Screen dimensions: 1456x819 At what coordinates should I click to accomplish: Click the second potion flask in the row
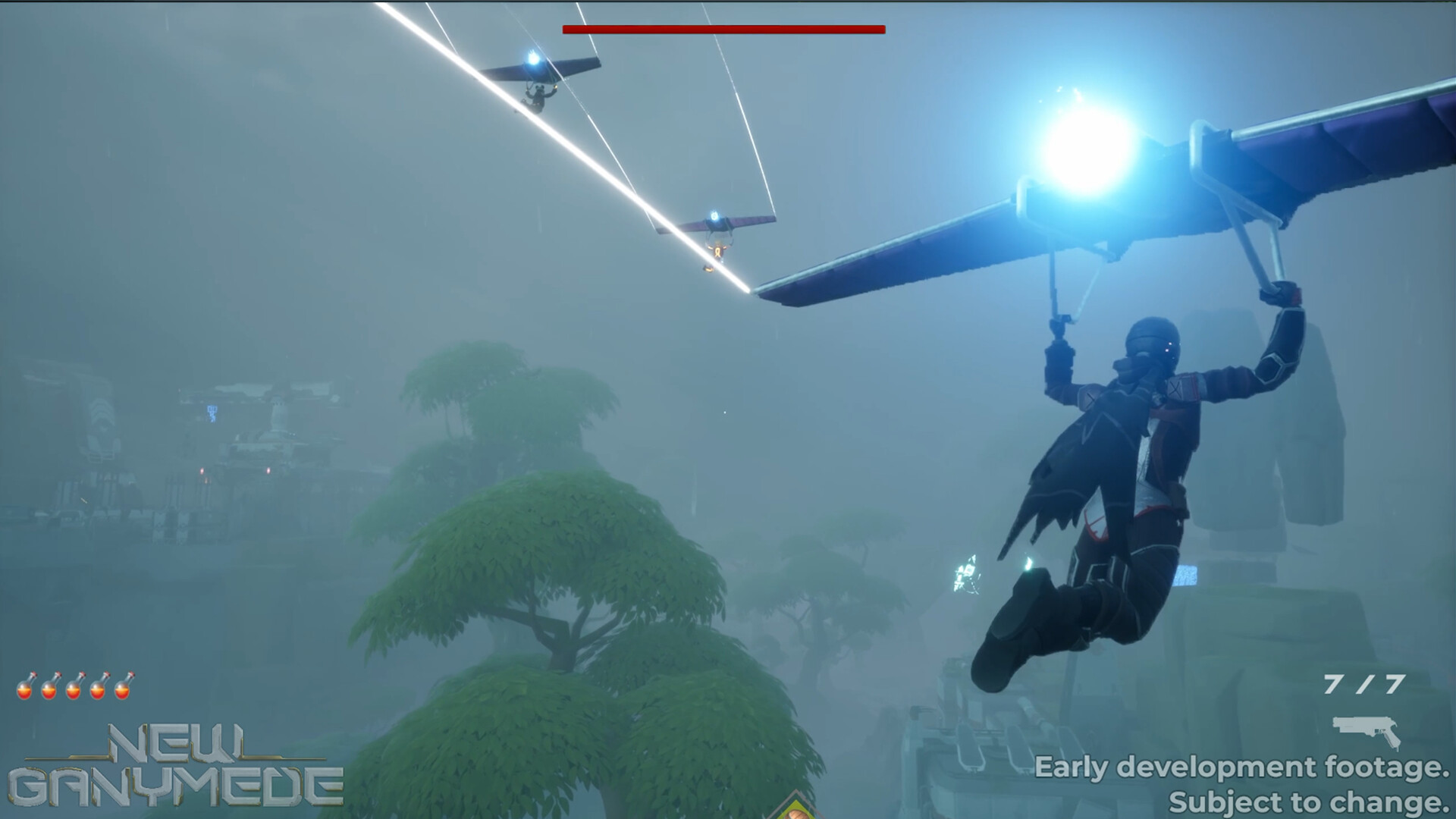[48, 690]
